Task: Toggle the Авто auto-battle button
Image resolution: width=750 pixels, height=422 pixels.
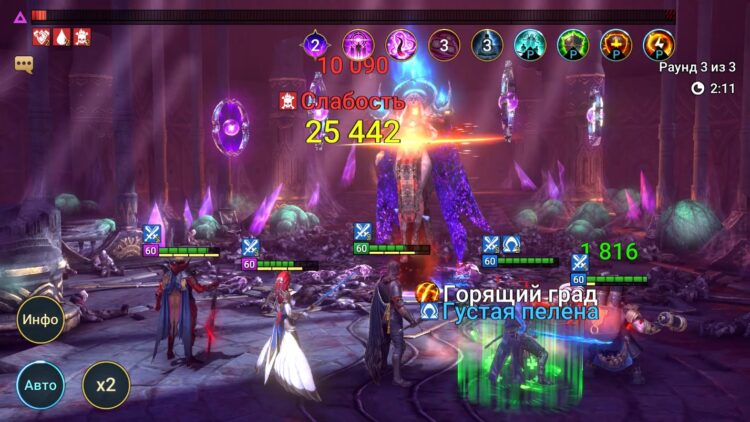Action: click(x=40, y=385)
